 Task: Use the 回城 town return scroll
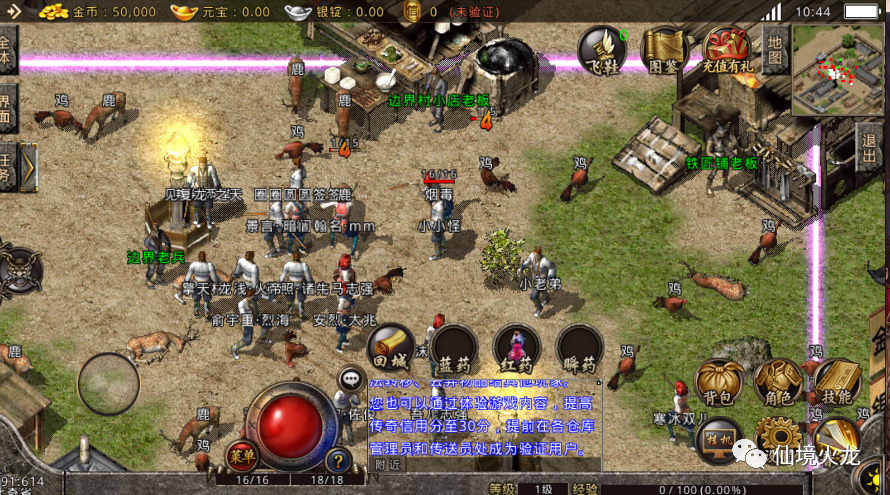point(389,347)
